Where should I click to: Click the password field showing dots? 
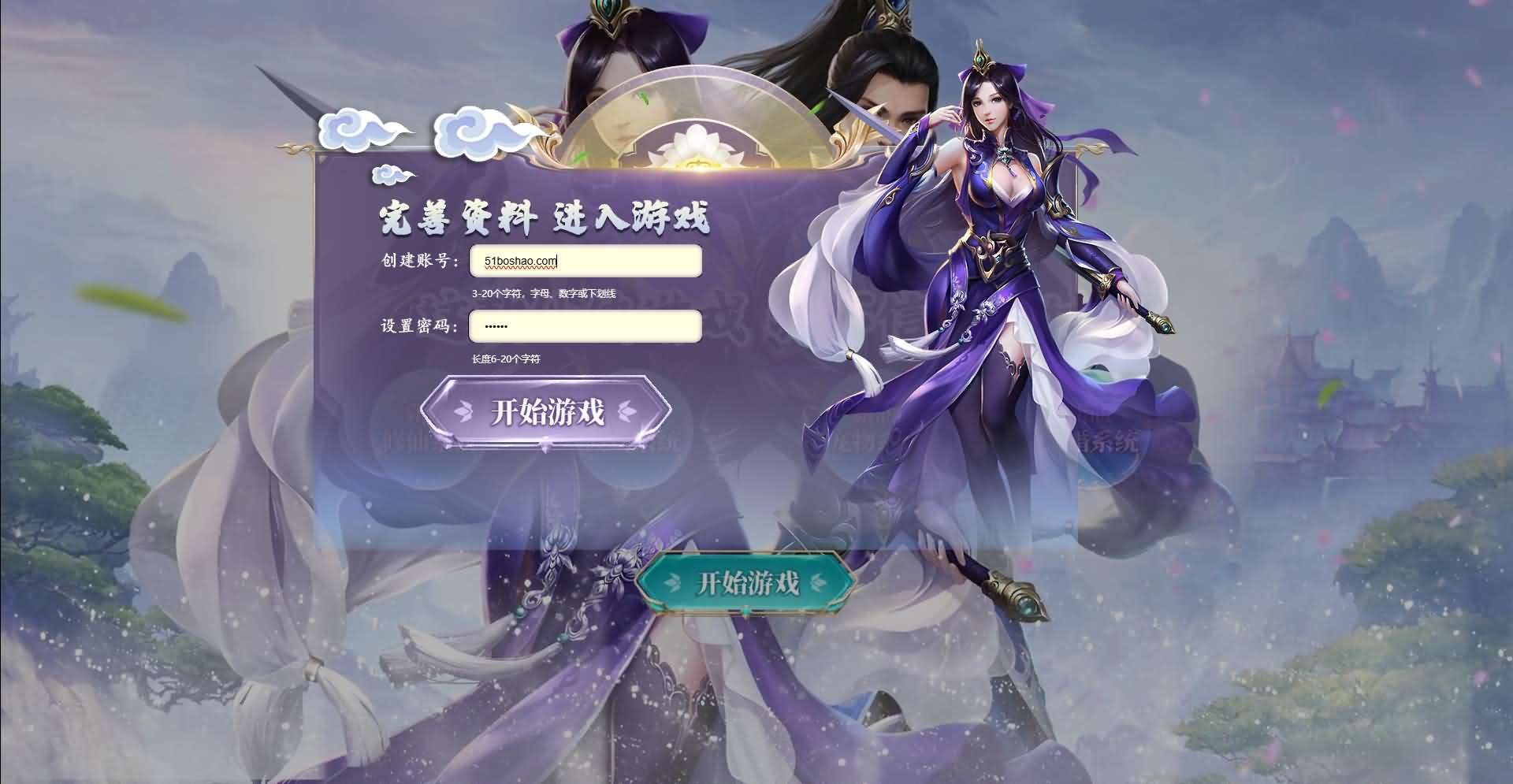[585, 325]
